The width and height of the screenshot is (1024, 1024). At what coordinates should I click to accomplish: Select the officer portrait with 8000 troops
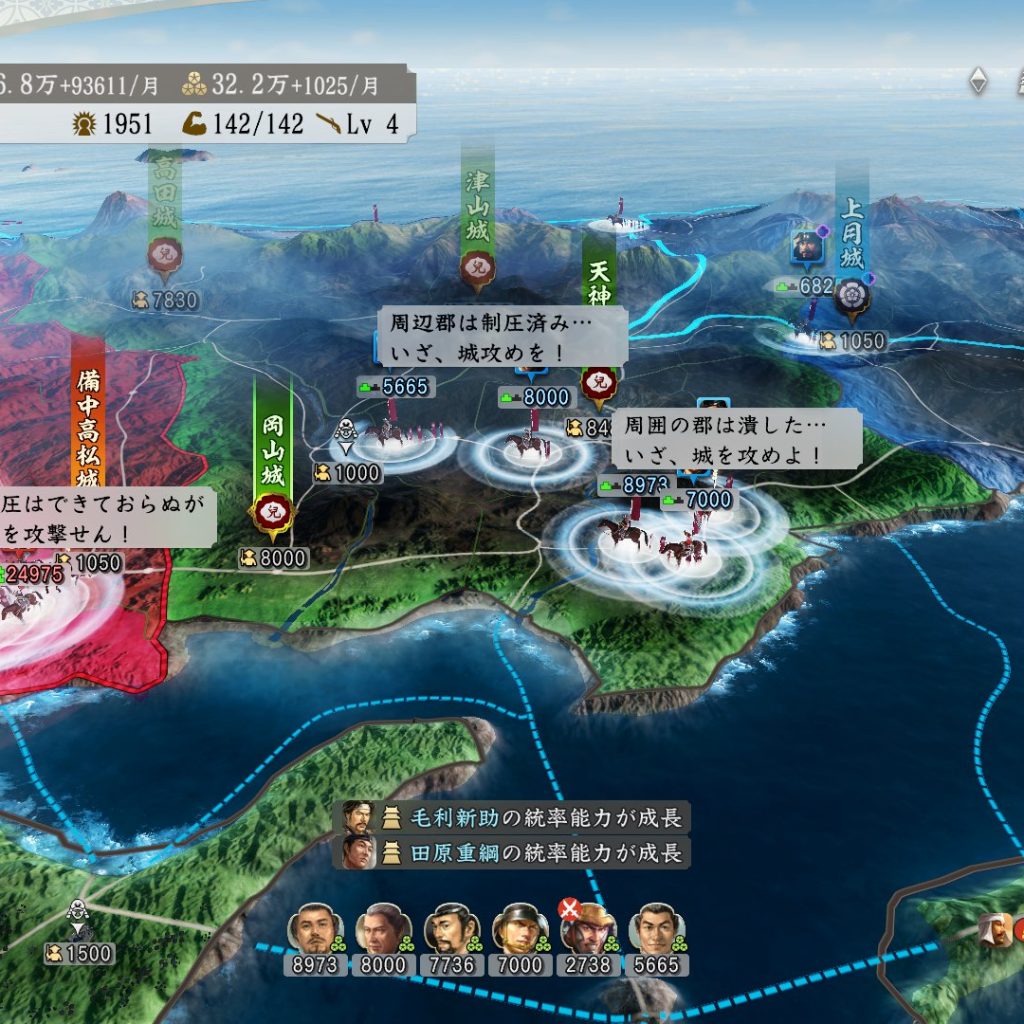[383, 932]
